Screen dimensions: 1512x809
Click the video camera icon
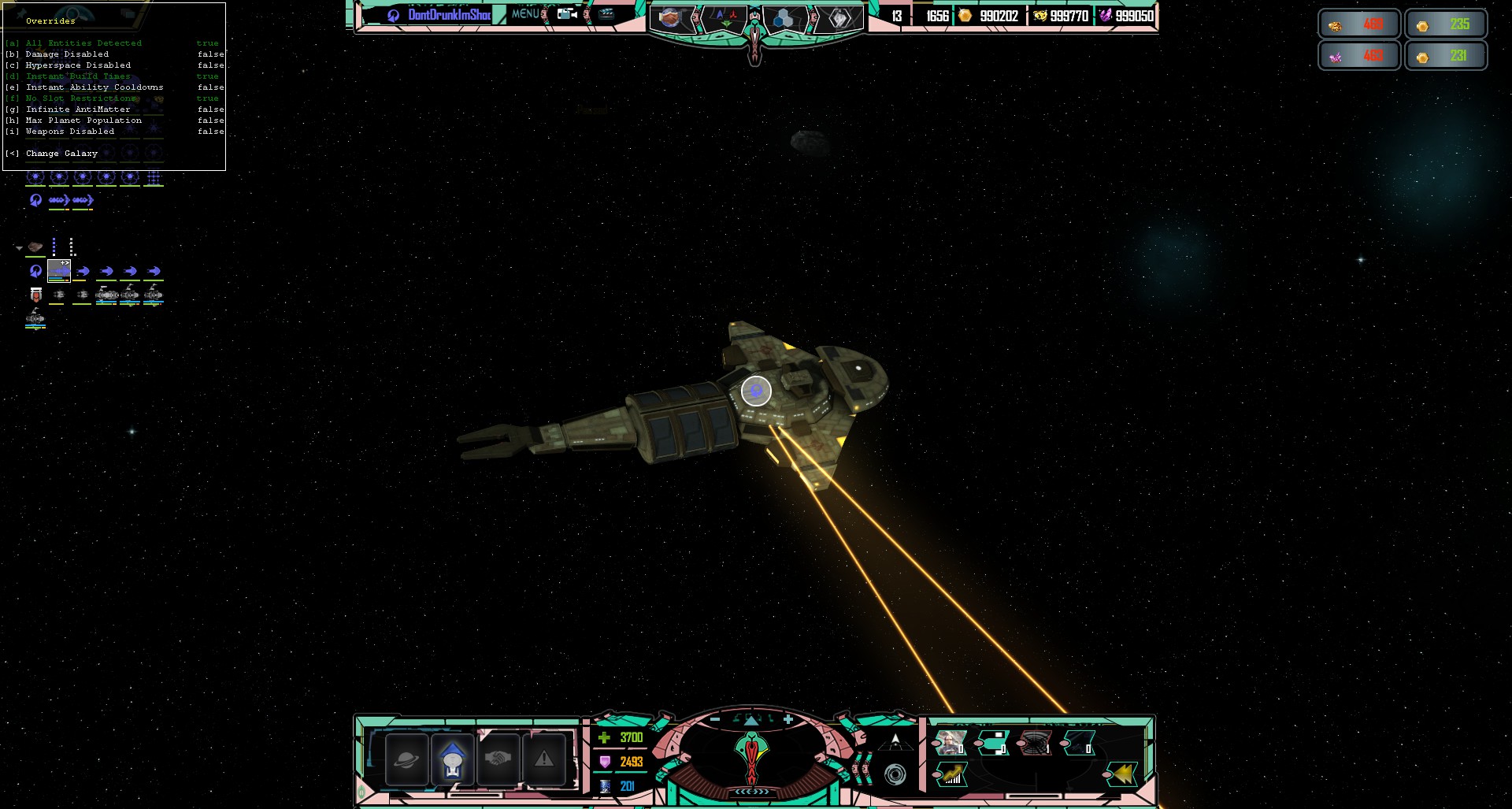567,14
